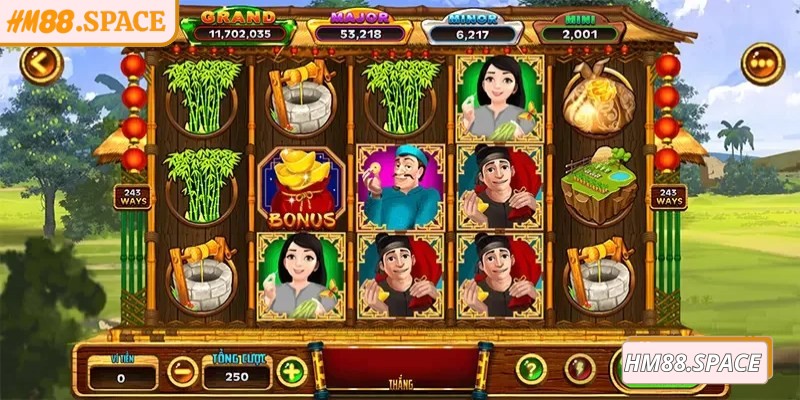The height and width of the screenshot is (400, 800).
Task: Open the question mark help button
Action: (x=531, y=369)
